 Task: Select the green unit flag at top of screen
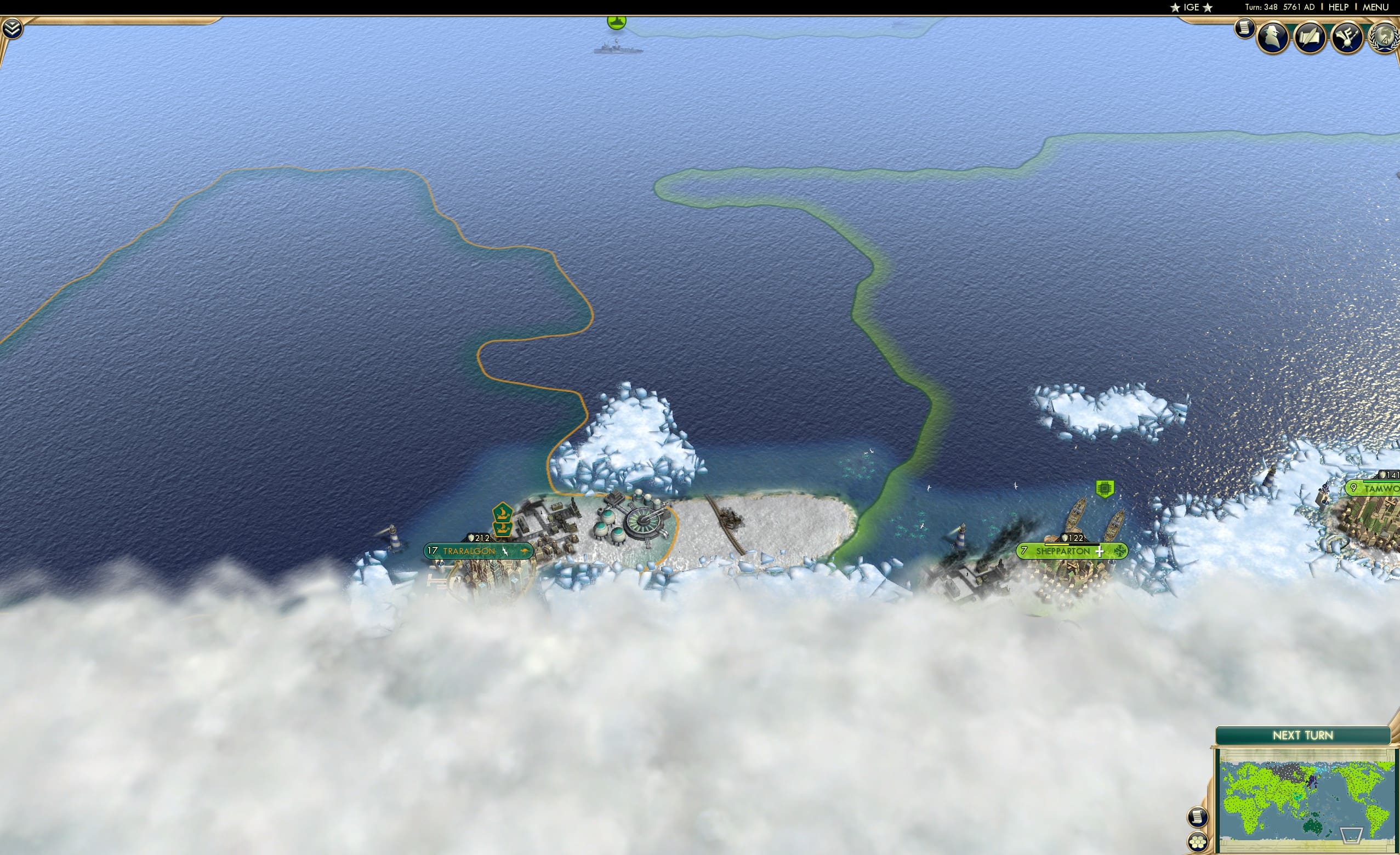coord(616,21)
